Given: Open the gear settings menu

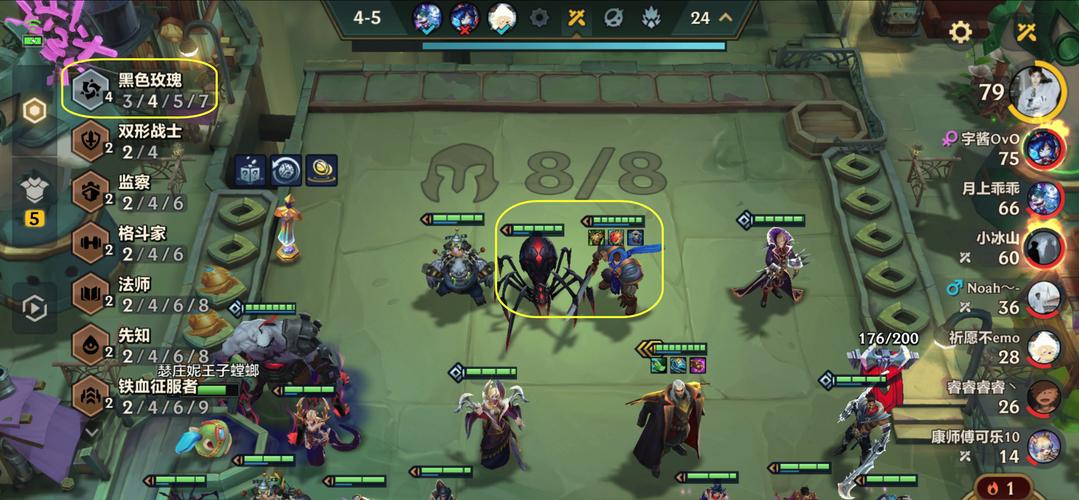Looking at the screenshot, I should click(960, 32).
